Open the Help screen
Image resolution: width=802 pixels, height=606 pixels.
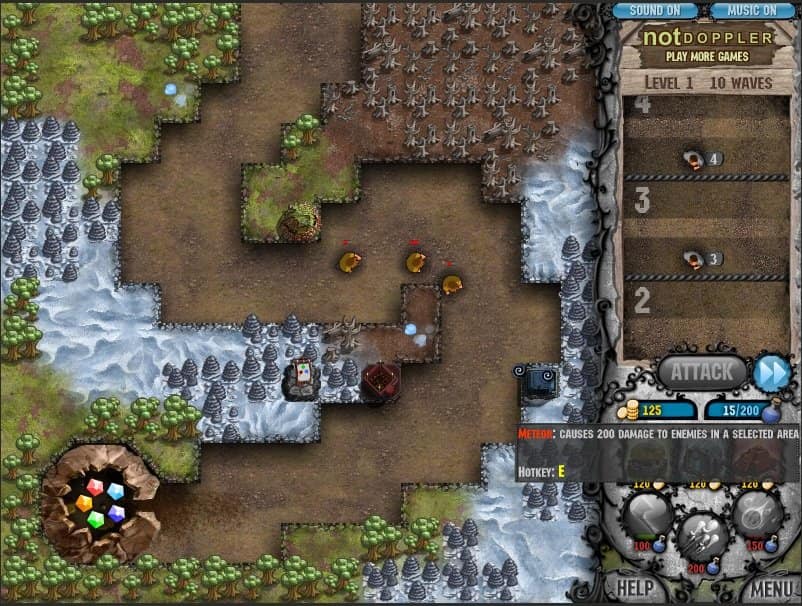point(636,586)
